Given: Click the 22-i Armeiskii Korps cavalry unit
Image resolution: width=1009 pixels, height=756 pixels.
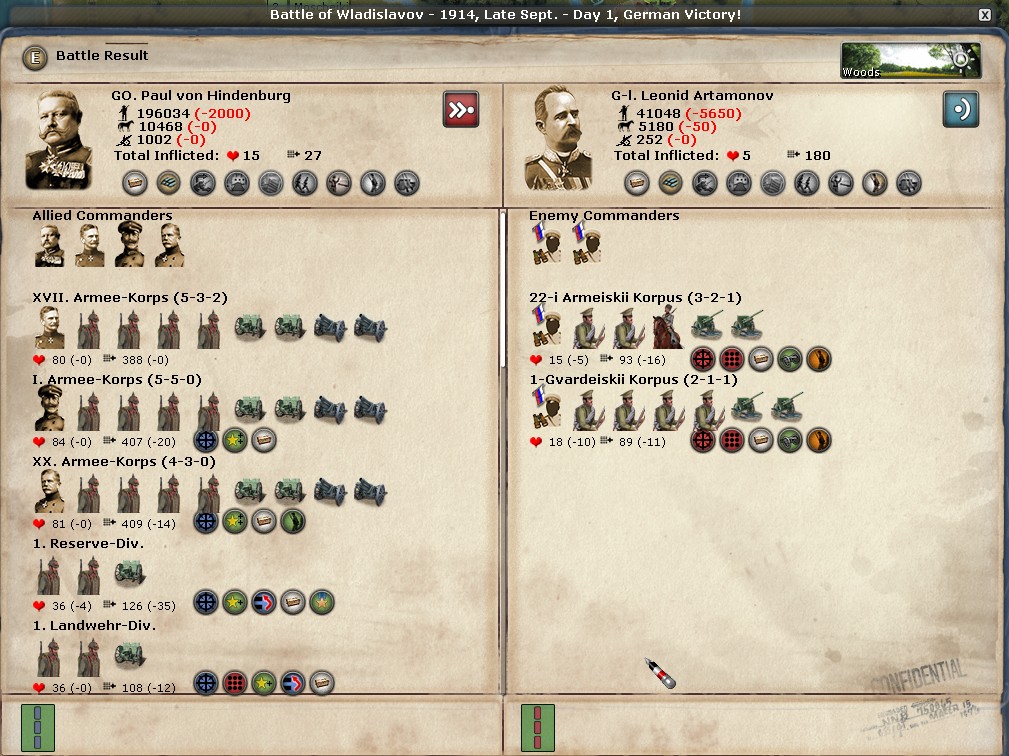Looking at the screenshot, I should point(667,328).
